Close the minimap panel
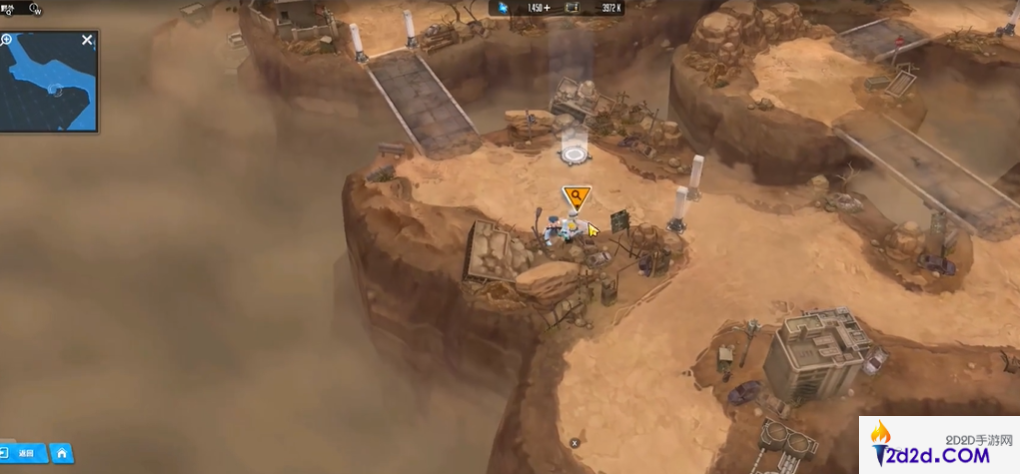 coord(87,40)
